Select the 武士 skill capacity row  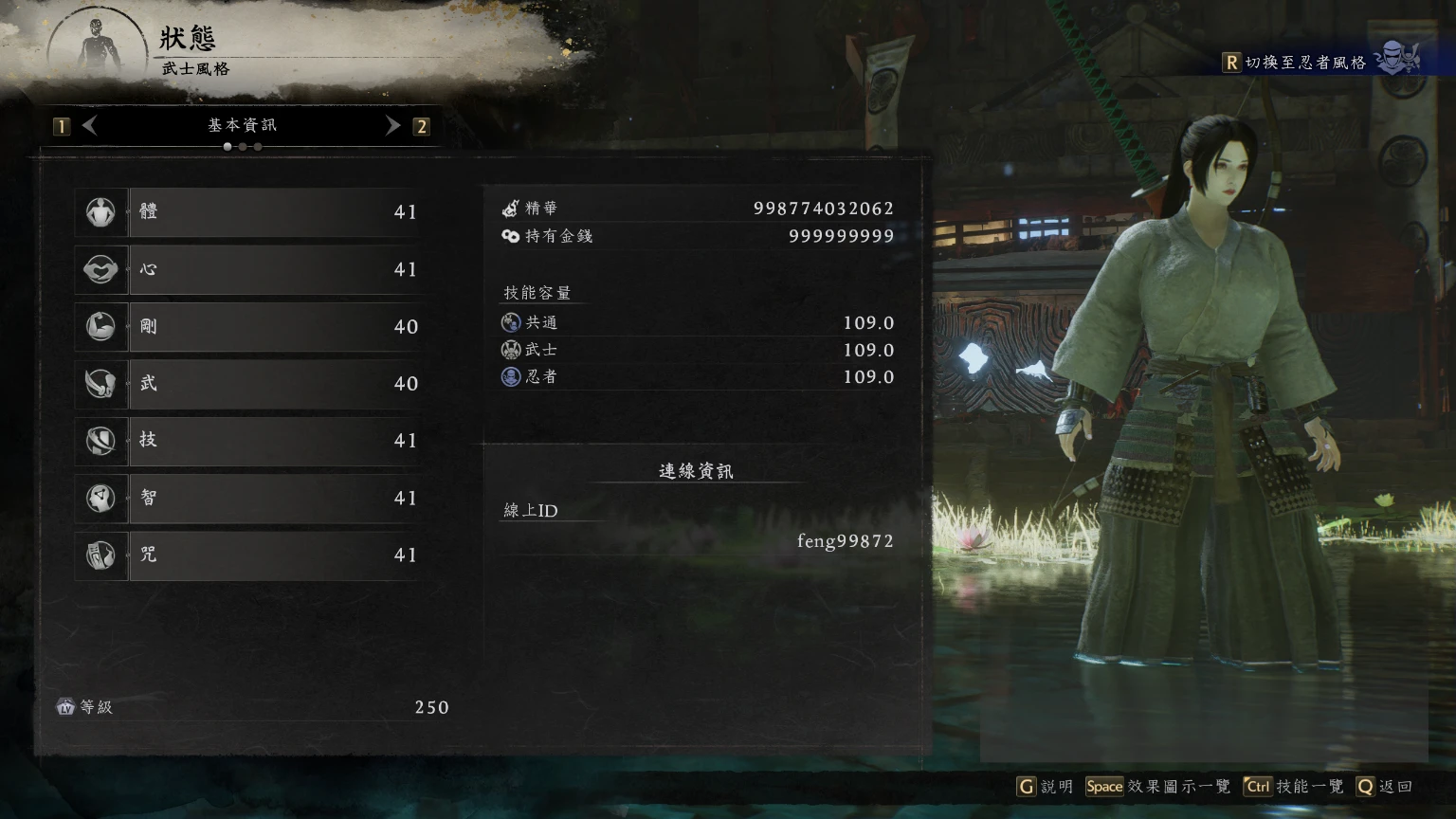point(697,350)
